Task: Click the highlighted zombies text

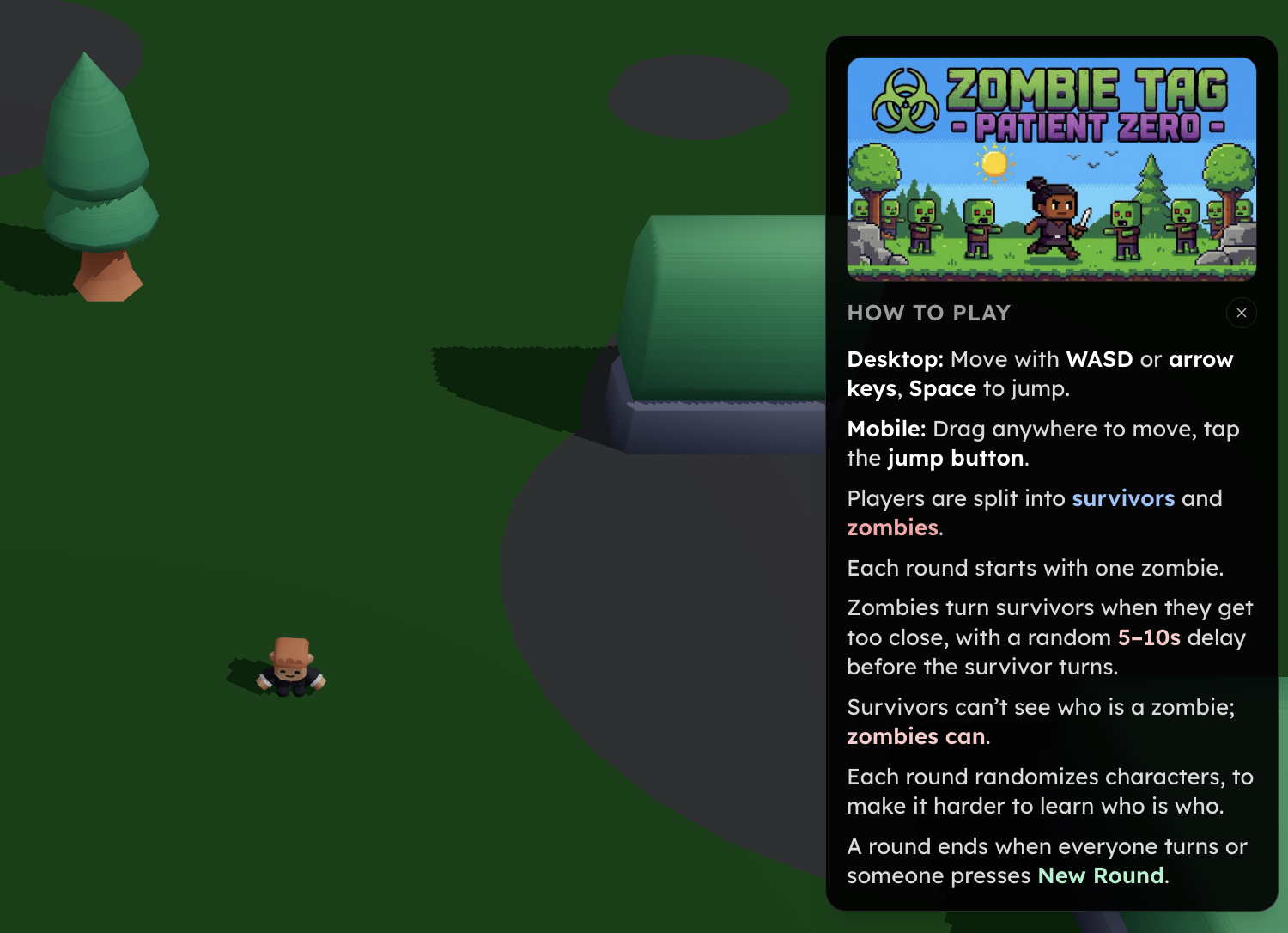Action: point(891,527)
